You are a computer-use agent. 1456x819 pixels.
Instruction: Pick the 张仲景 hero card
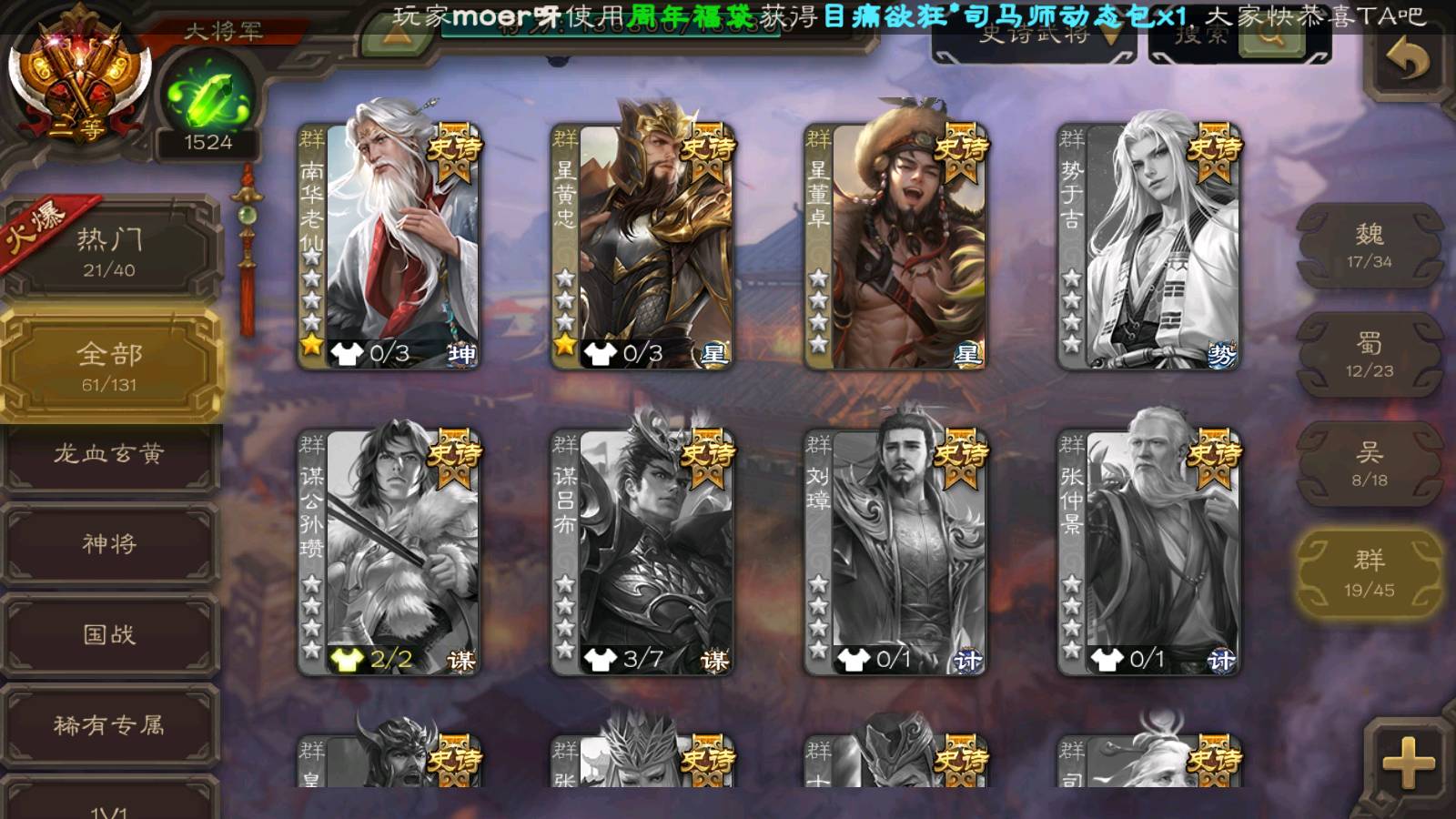tap(1148, 551)
